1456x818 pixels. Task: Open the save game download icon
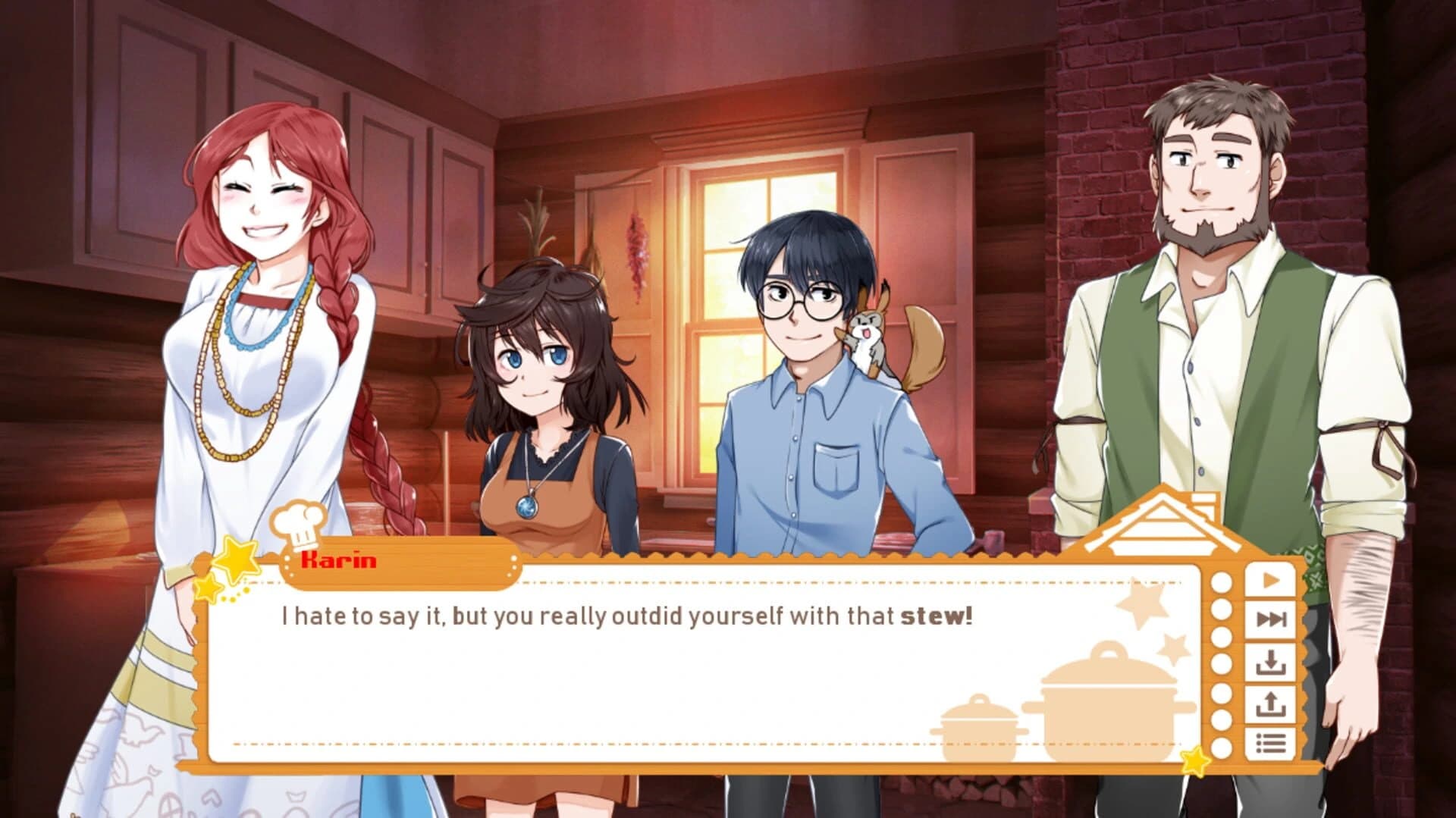[1270, 662]
